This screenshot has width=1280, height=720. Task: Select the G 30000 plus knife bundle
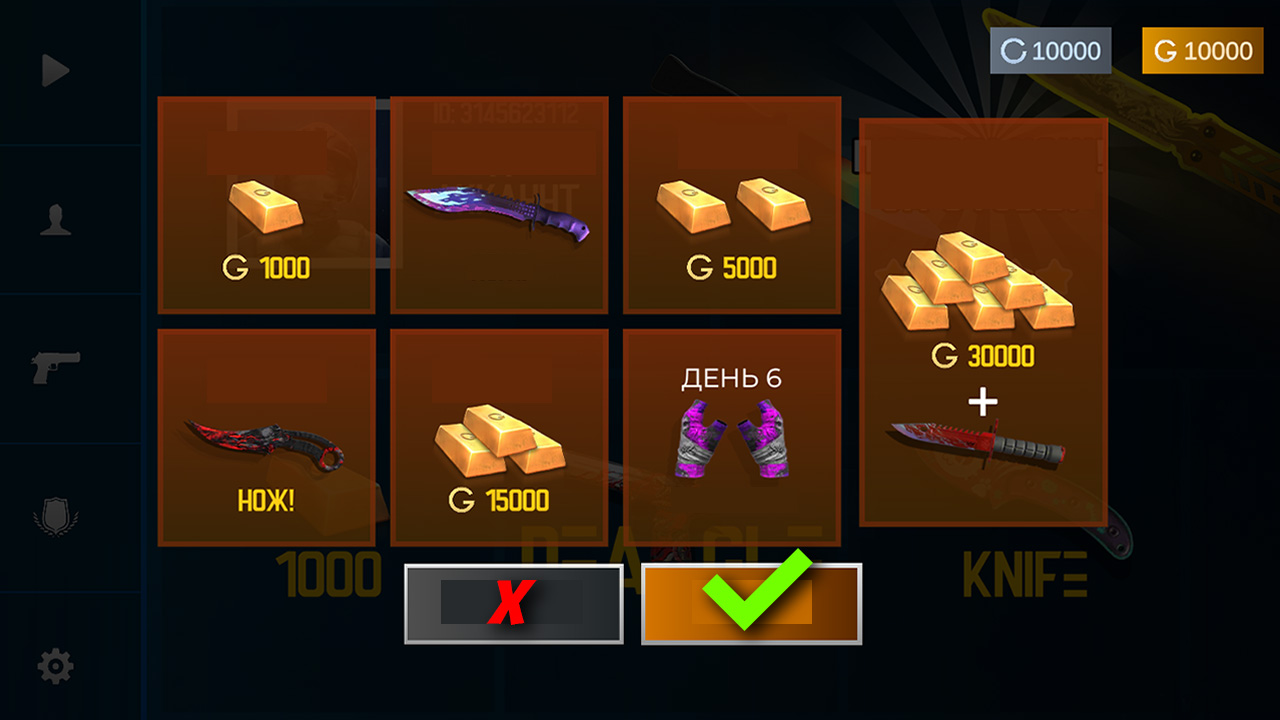tap(982, 320)
